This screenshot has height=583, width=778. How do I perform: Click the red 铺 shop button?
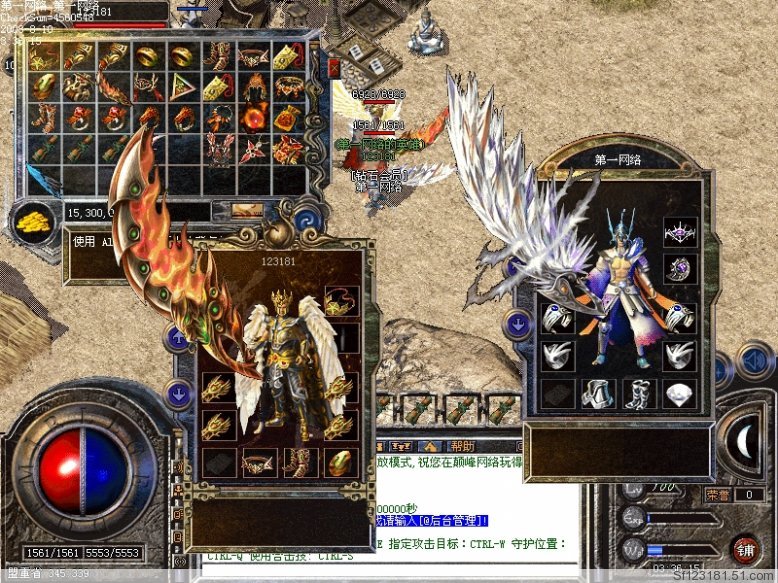745,549
